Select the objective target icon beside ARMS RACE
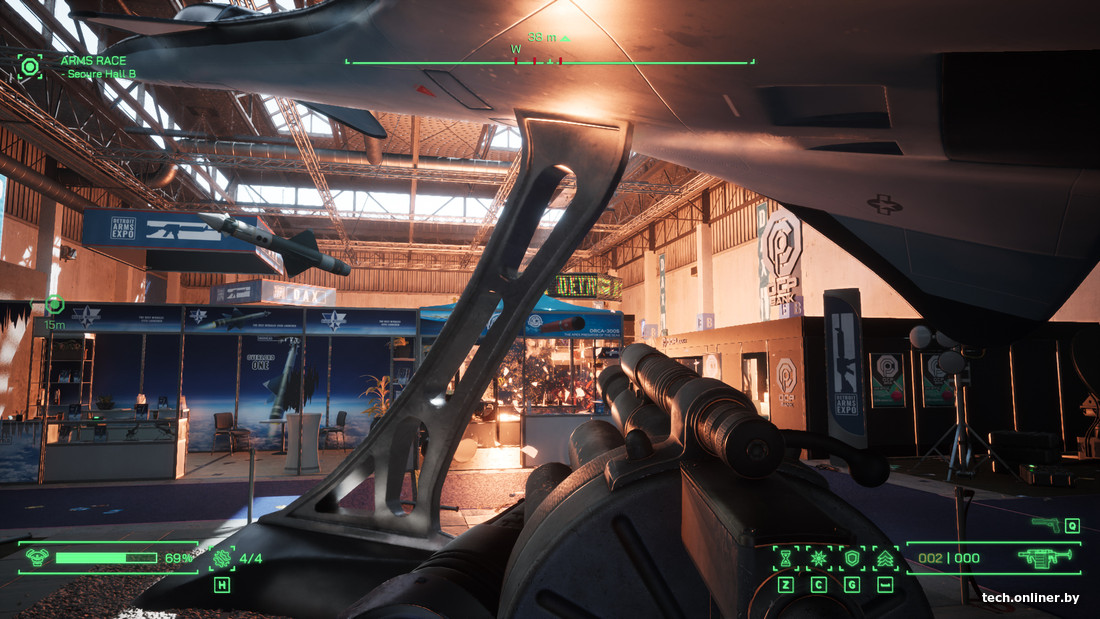Image resolution: width=1100 pixels, height=619 pixels. point(30,67)
